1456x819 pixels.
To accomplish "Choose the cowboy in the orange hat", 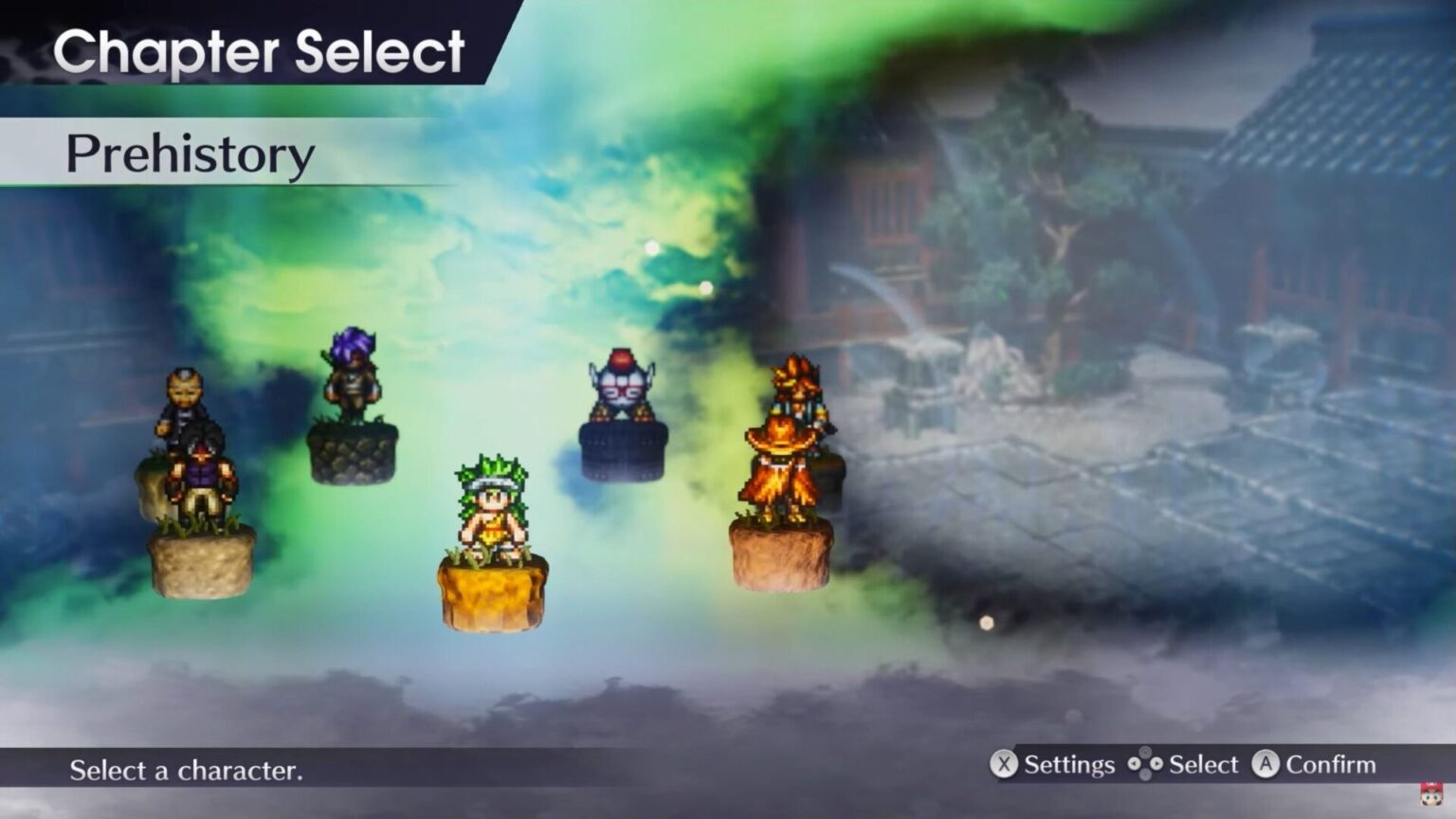I will coord(780,469).
